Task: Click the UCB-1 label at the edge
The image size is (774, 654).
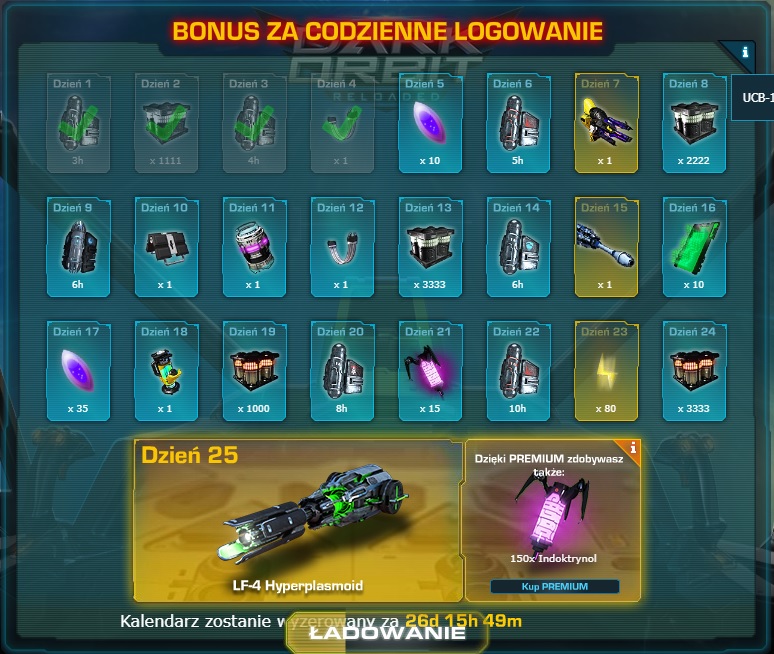Action: click(754, 98)
